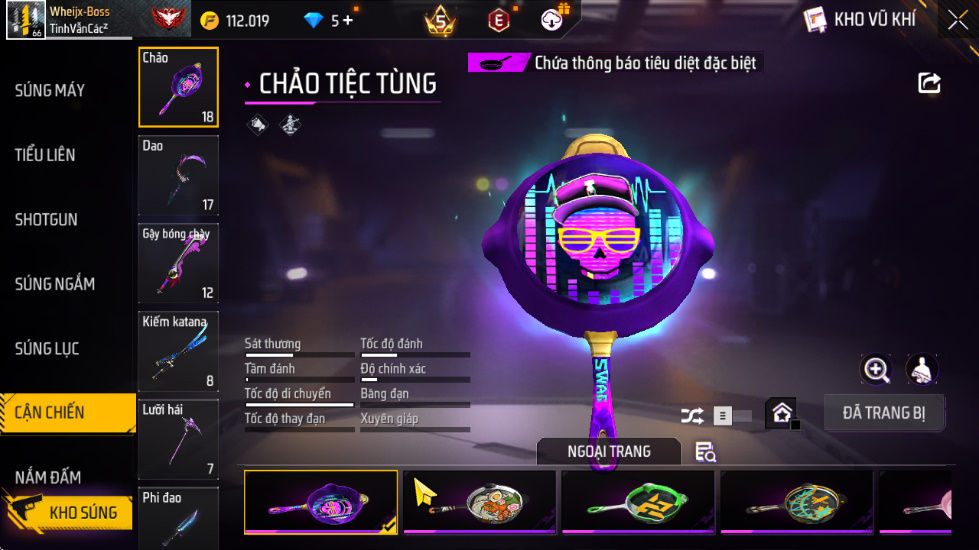
Task: Choose the green and yellow pan skin
Action: tap(638, 502)
